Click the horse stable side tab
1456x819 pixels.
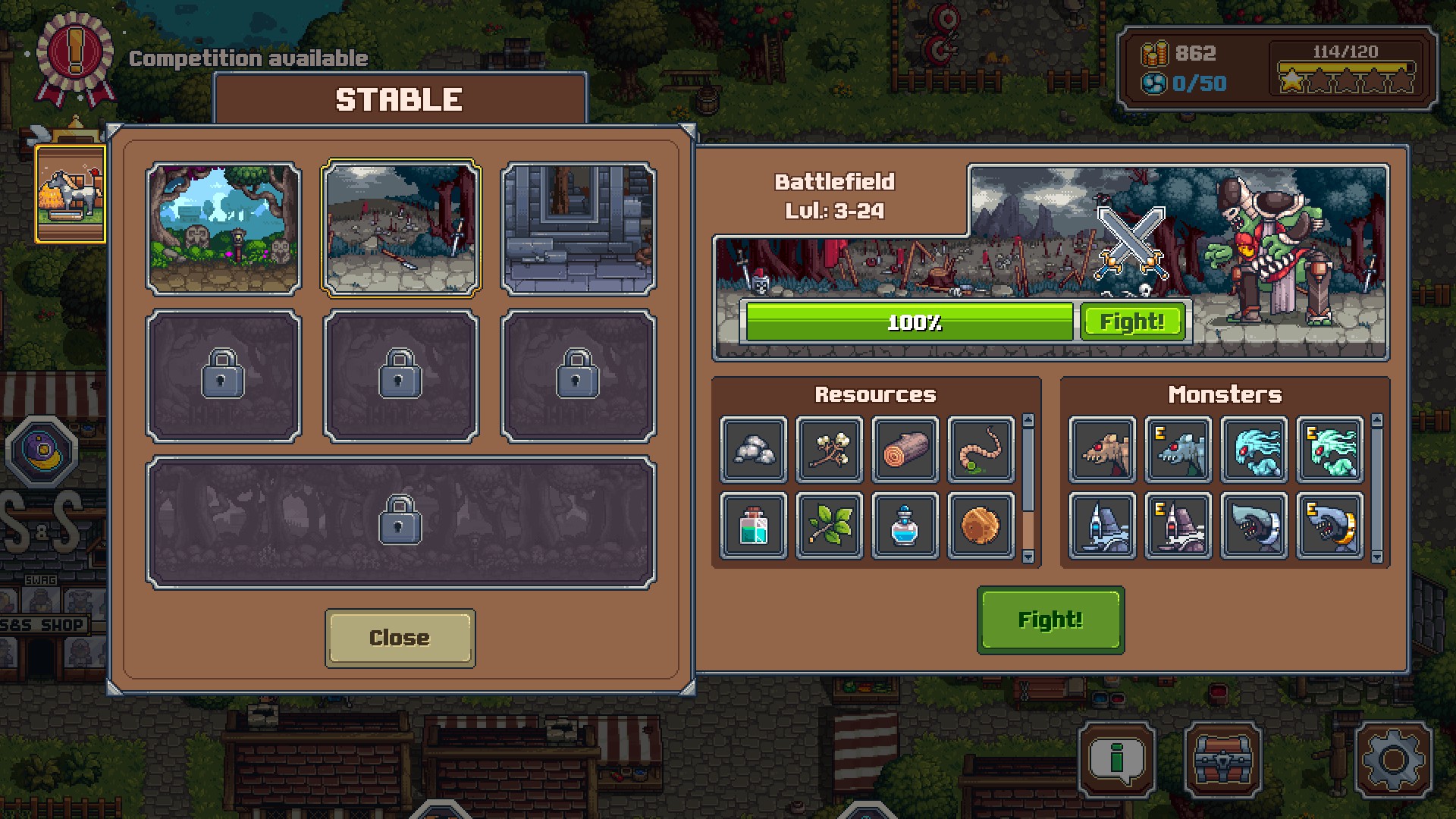coord(71,195)
